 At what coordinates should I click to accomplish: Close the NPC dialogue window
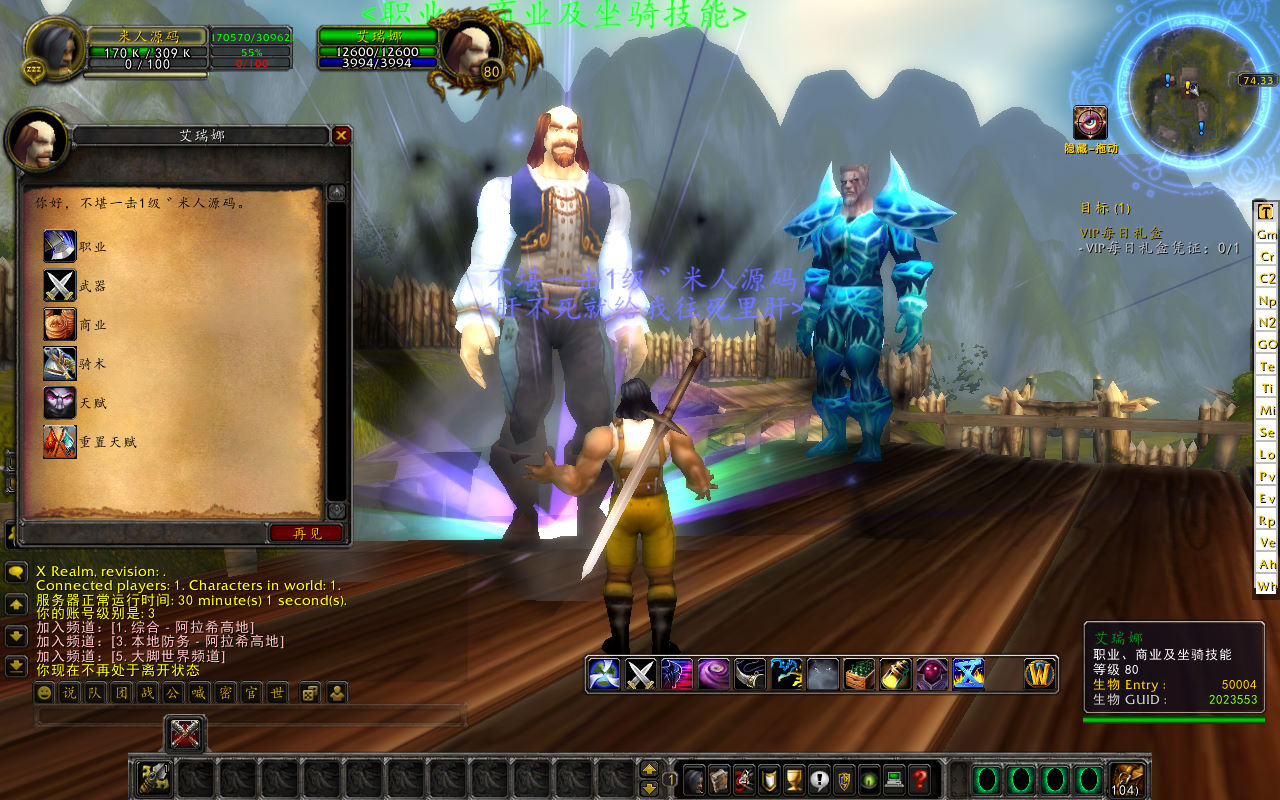(x=341, y=135)
